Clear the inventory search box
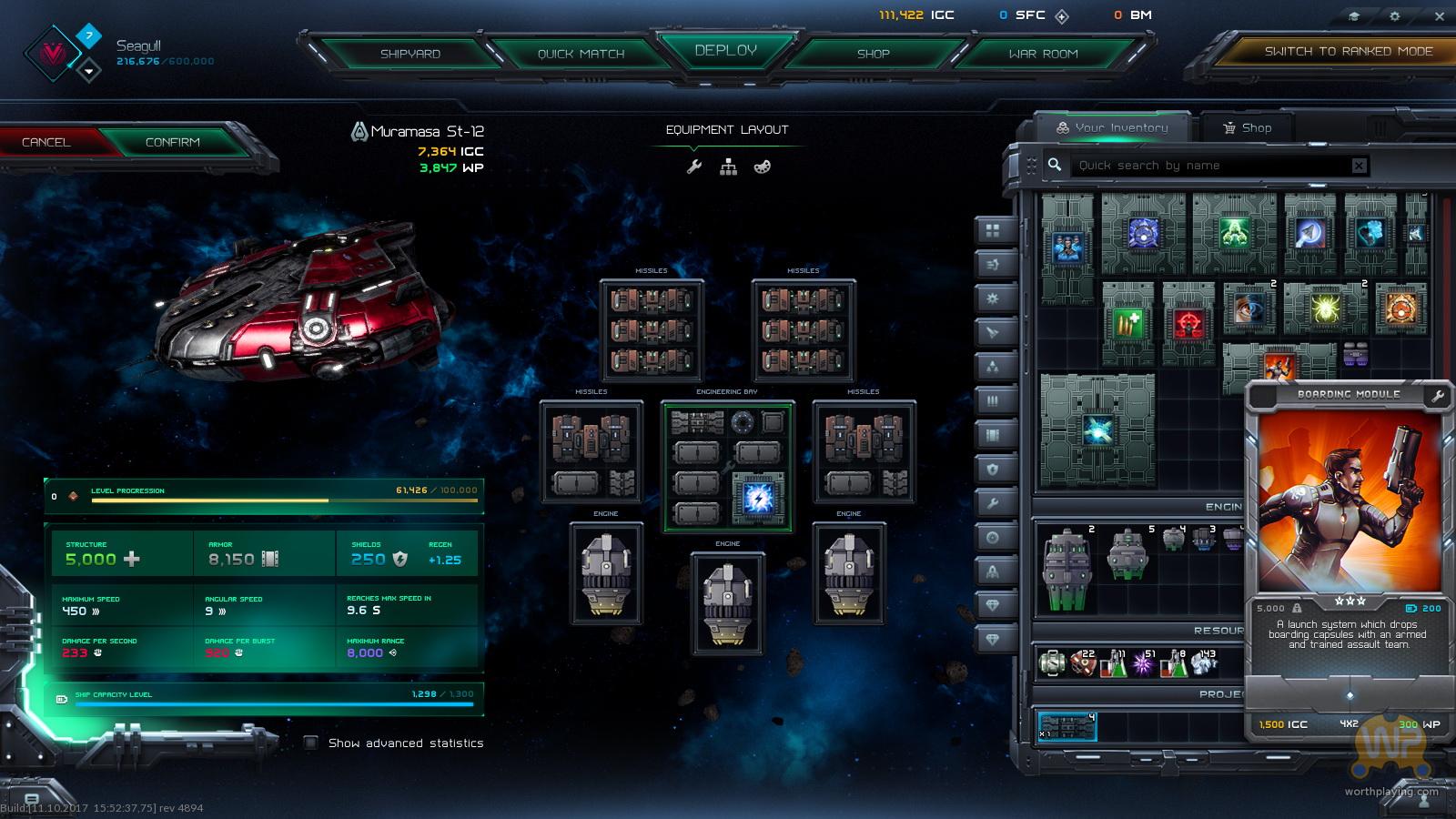Screen dimensions: 1456x819 [1359, 166]
